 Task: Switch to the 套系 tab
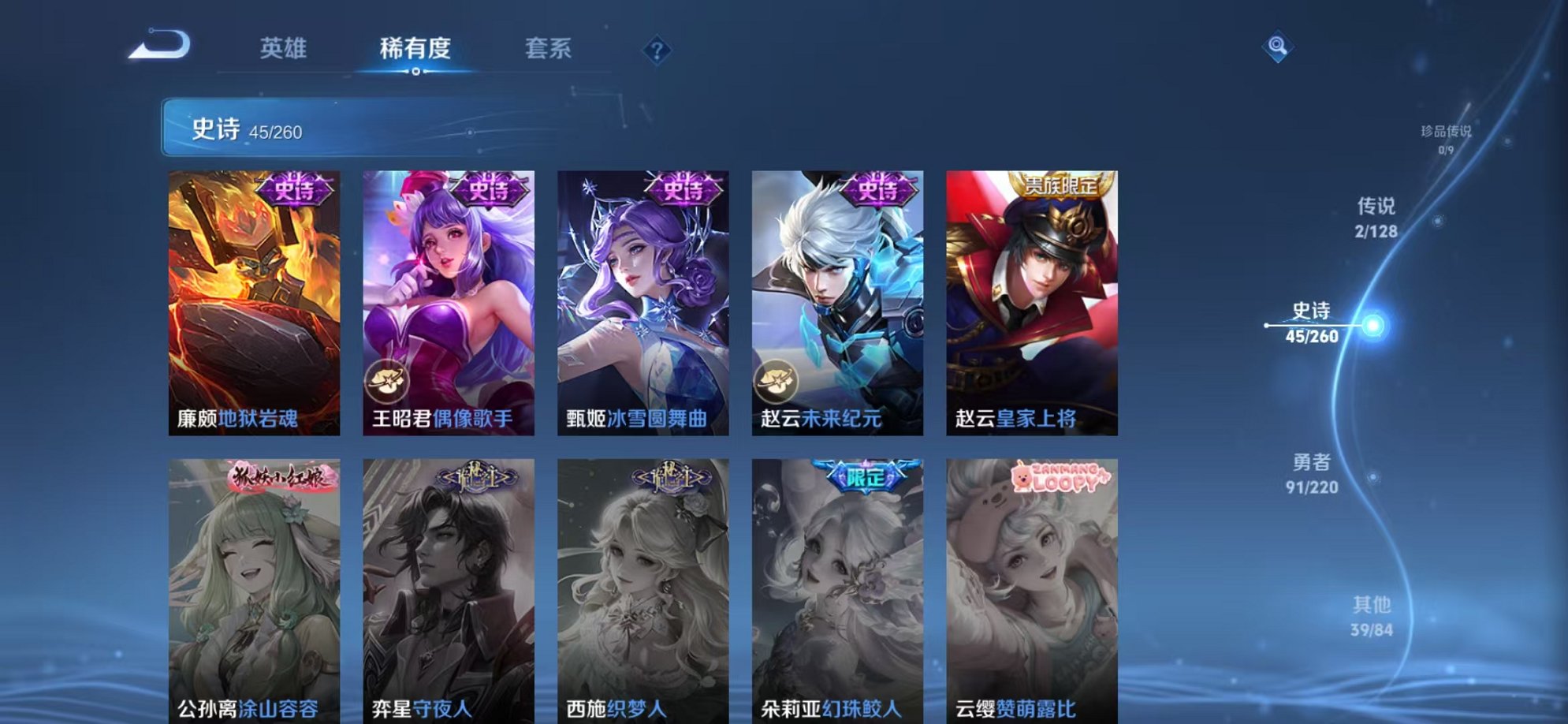549,49
